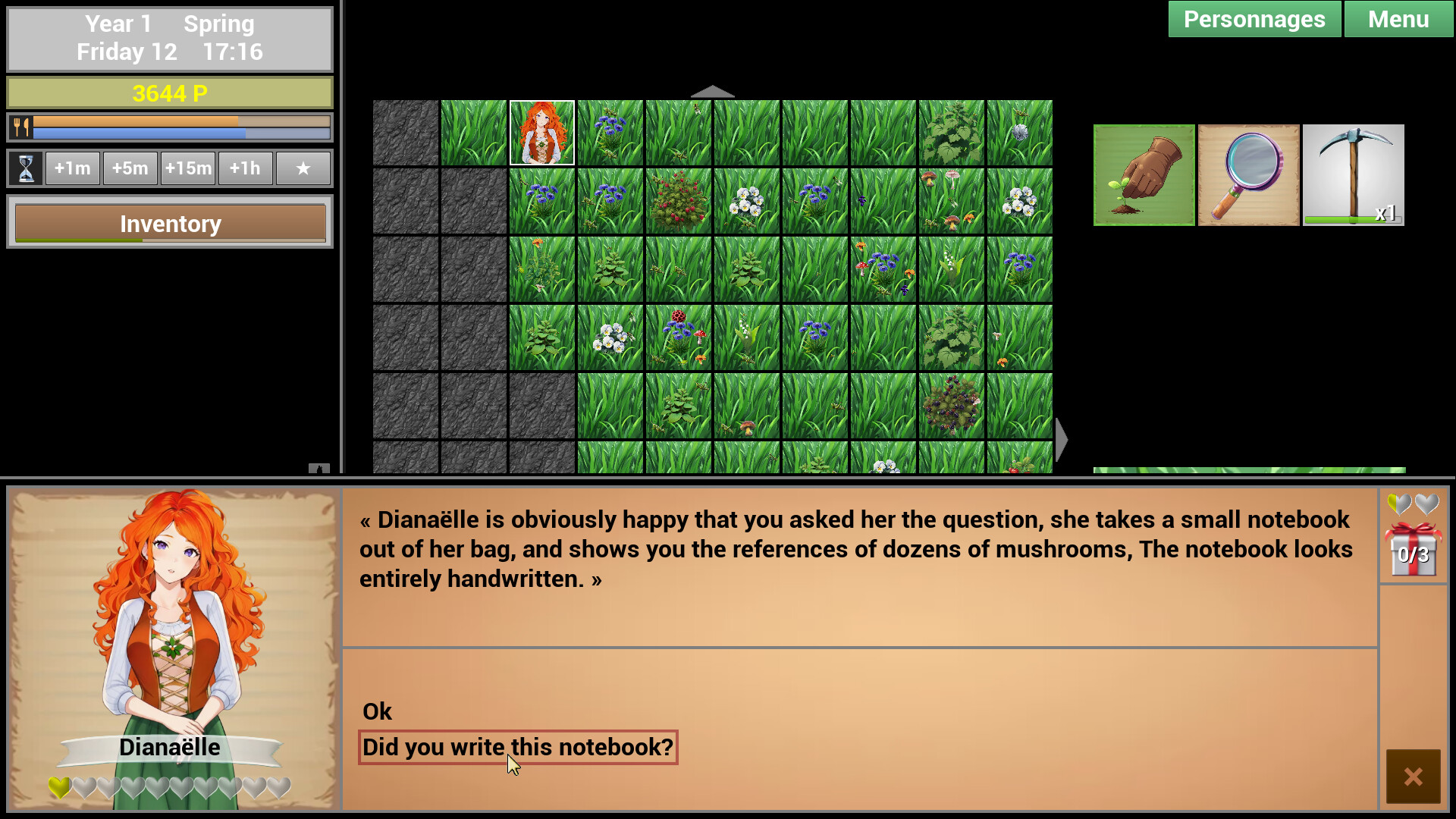Equip the pickaxe tool
Viewport: 1456px width, 819px height.
pos(1354,174)
